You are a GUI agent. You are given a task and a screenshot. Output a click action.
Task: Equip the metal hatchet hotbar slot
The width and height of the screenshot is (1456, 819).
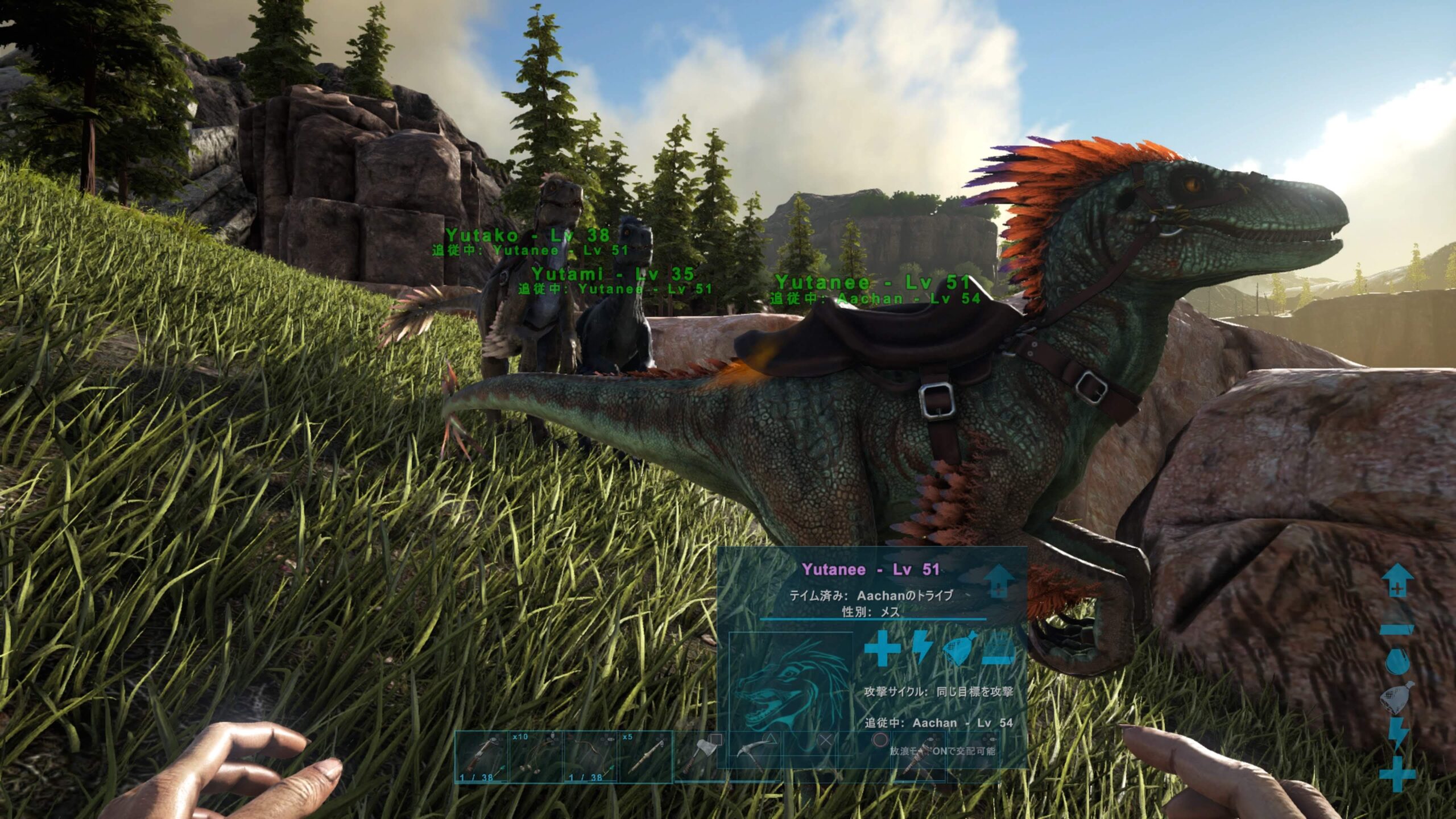[700, 757]
